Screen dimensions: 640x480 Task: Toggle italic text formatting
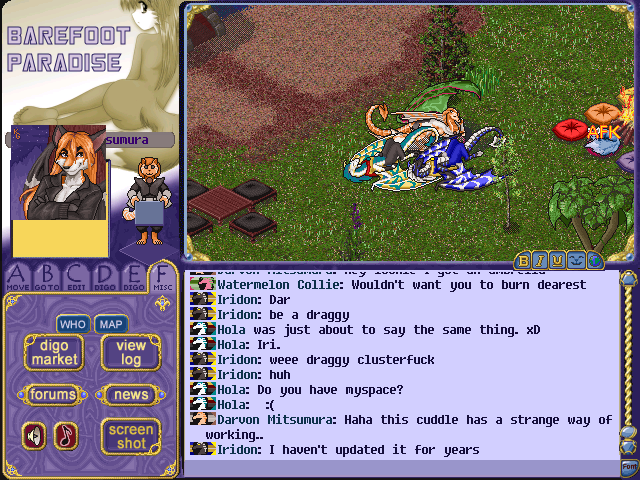[541, 261]
